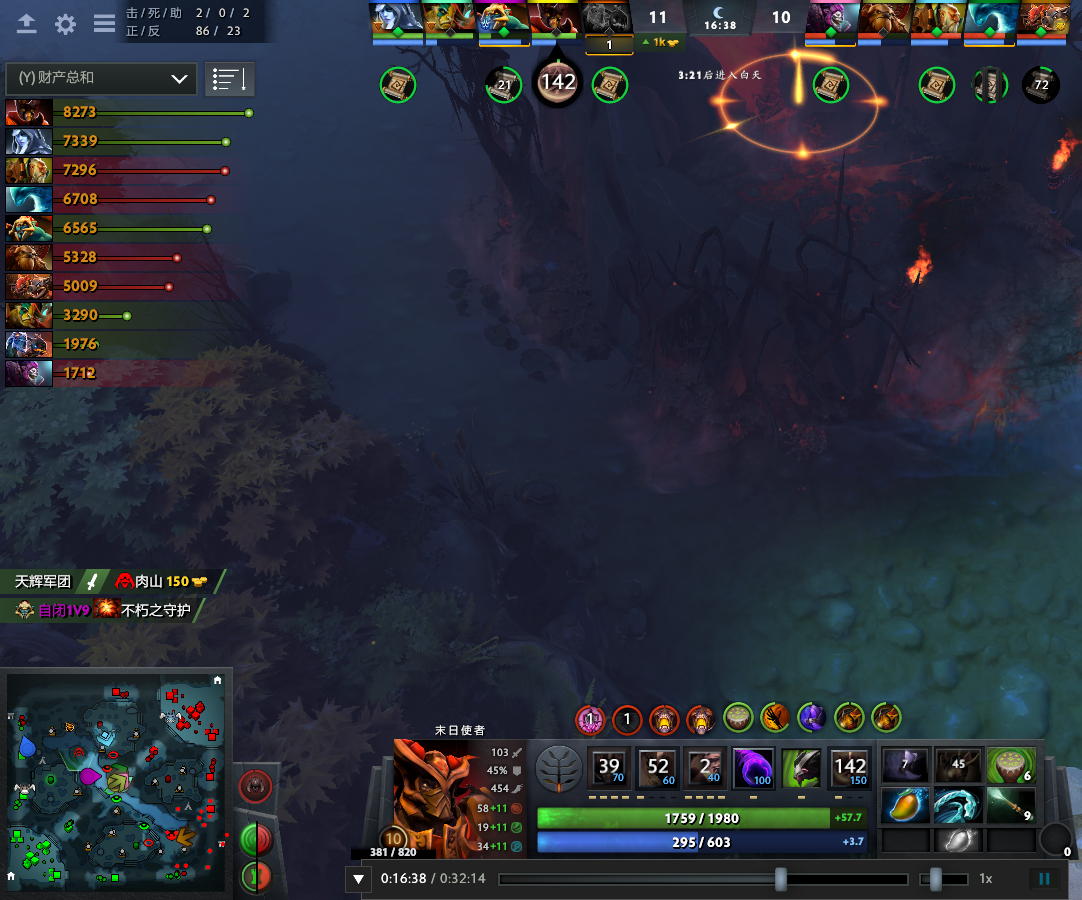Open the hamburger menu at top left
This screenshot has width=1082, height=900.
coord(104,24)
